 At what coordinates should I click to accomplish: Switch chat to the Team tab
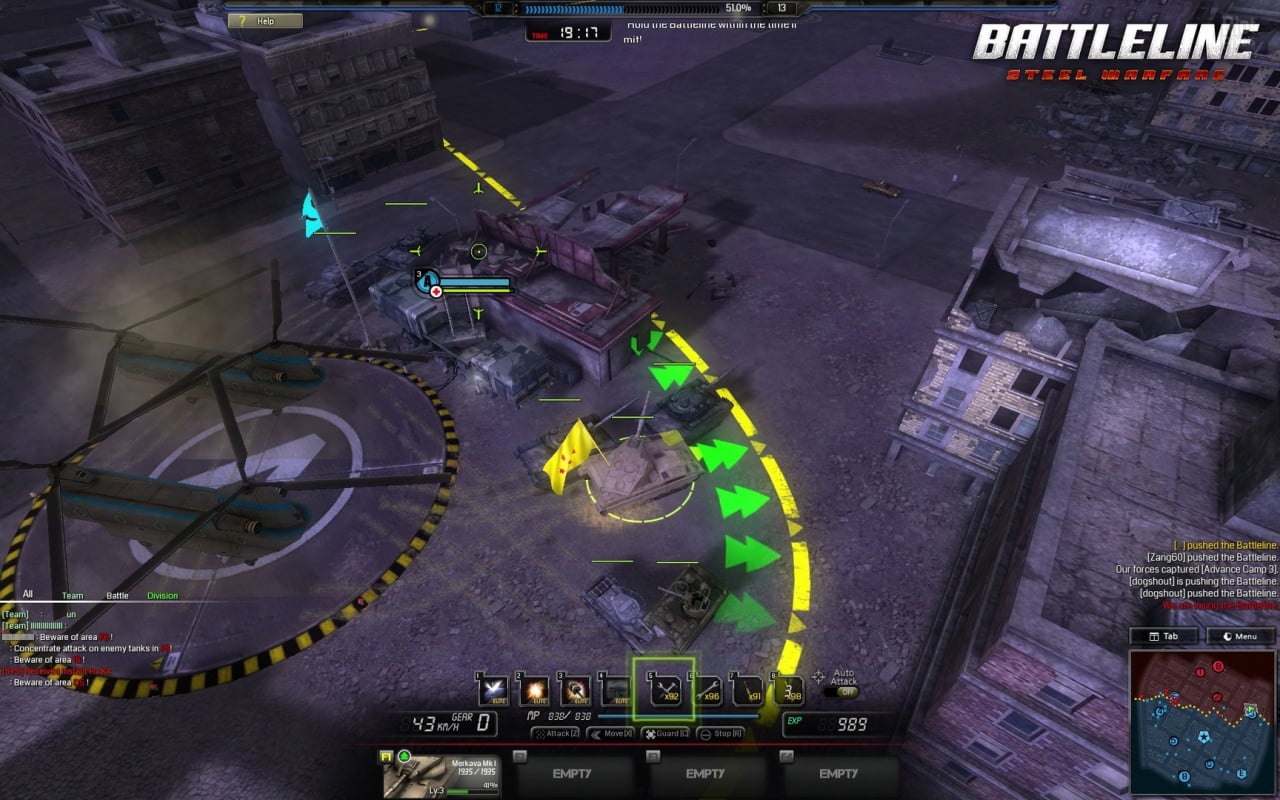[x=72, y=596]
